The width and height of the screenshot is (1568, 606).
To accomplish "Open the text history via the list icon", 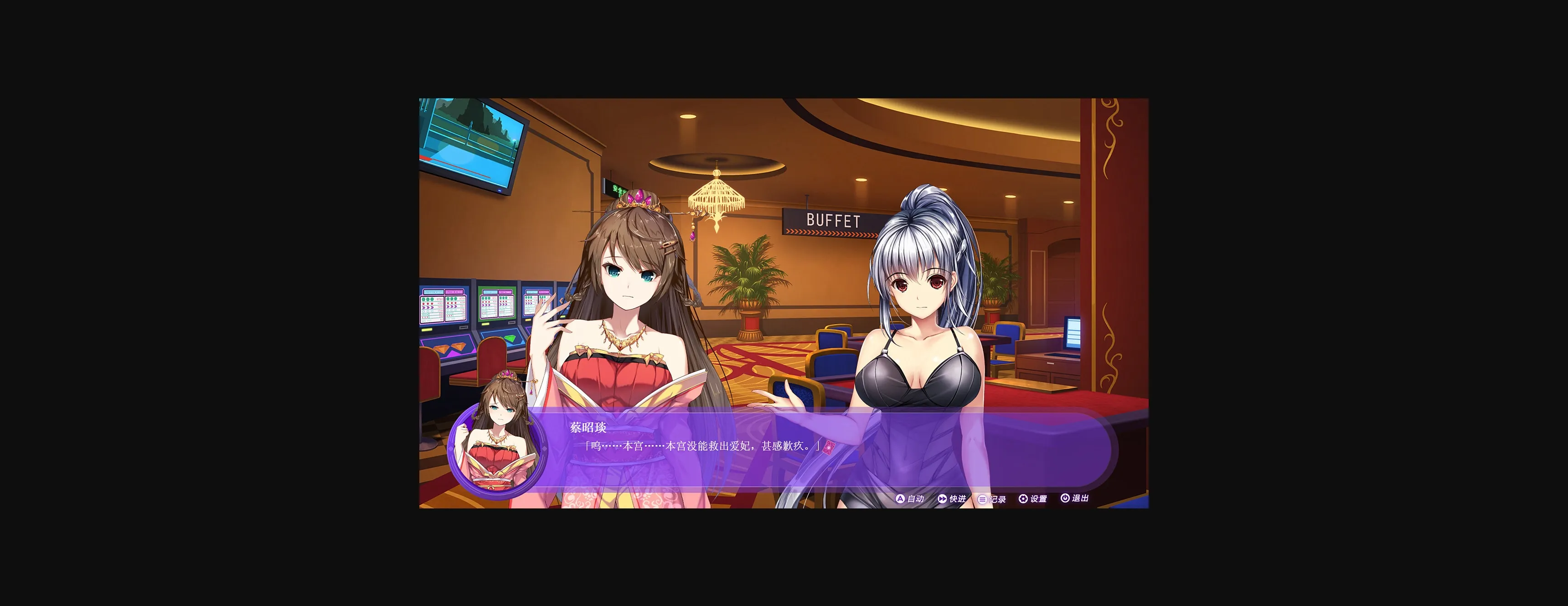I will tap(982, 498).
